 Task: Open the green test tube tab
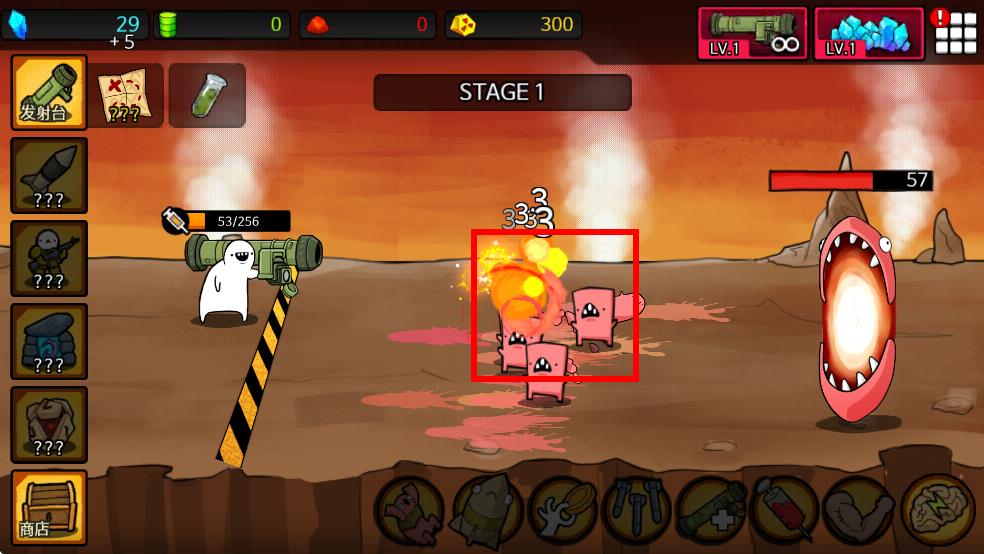tap(207, 95)
